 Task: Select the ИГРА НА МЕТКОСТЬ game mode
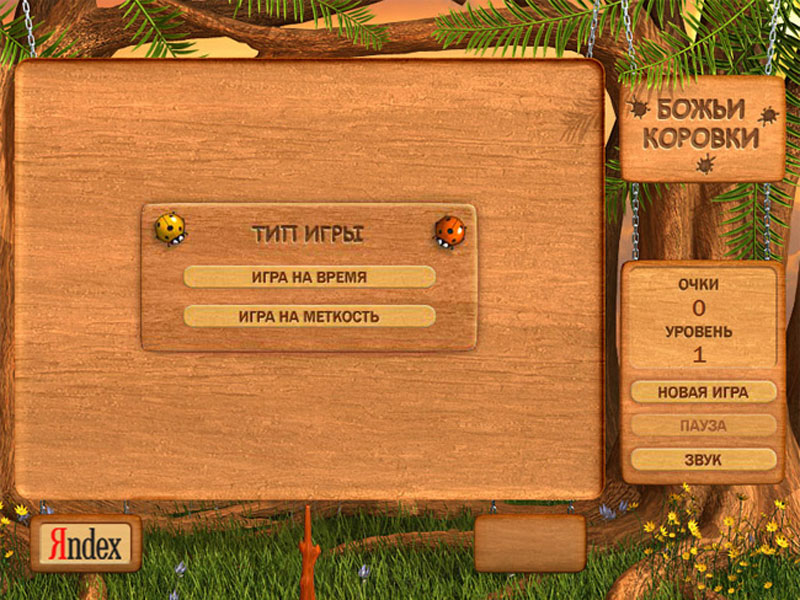(309, 316)
